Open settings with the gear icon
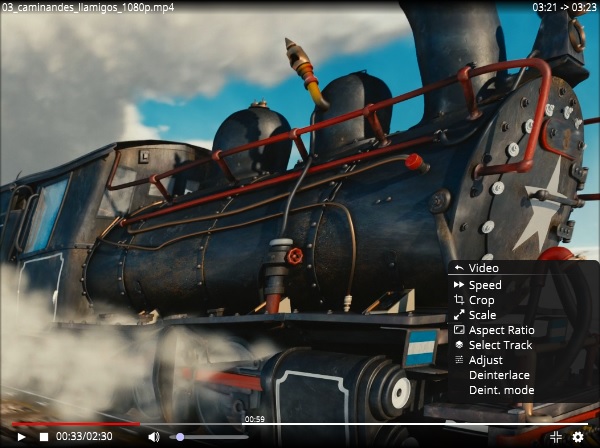 point(578,437)
